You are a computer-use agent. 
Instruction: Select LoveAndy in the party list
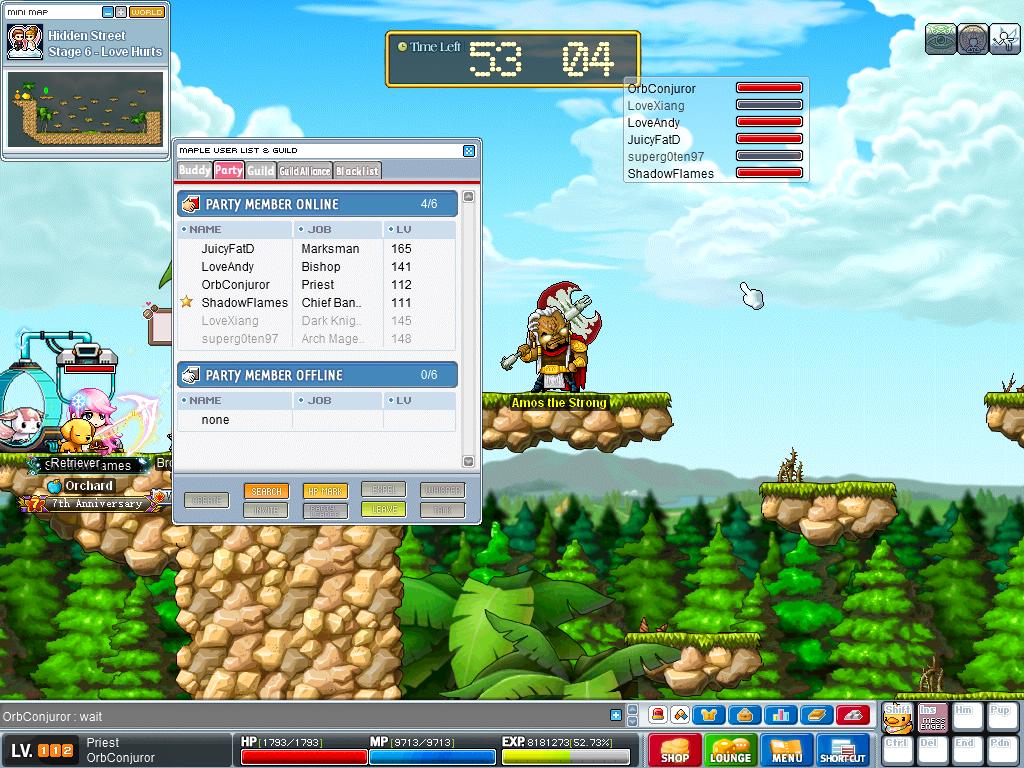(x=228, y=267)
